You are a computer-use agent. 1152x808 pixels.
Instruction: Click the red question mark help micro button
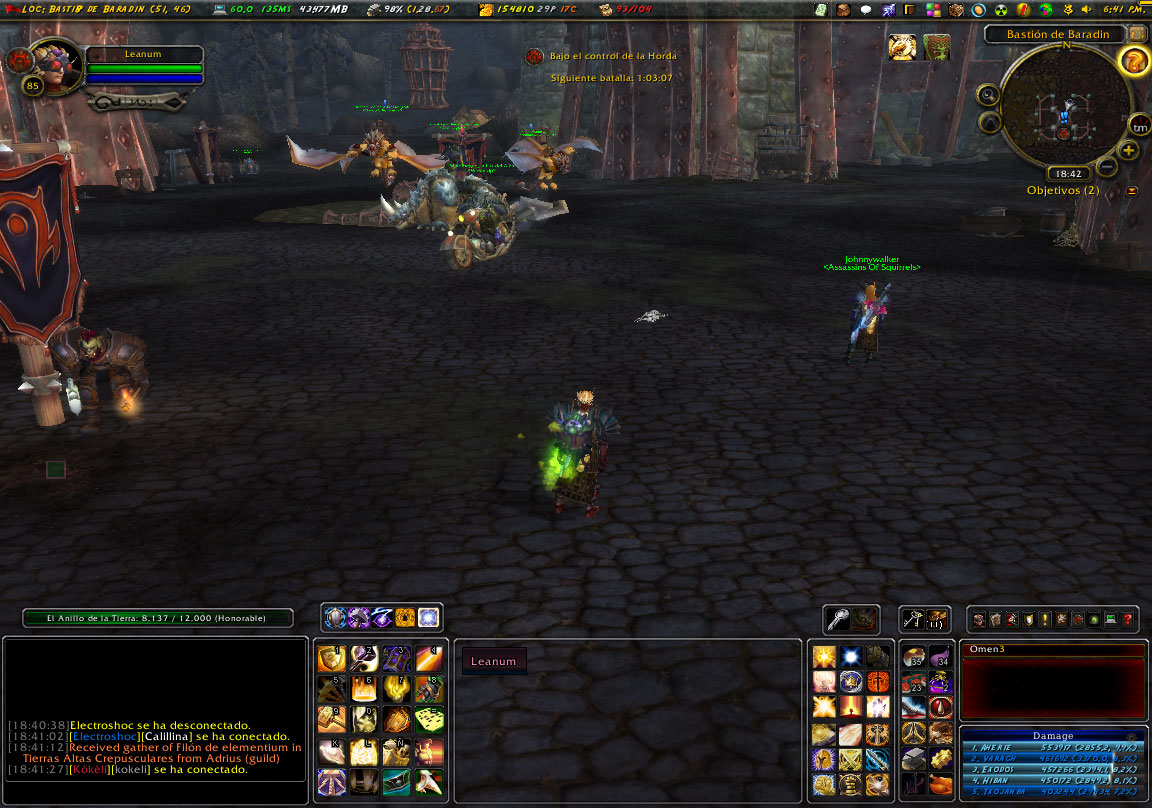click(x=1128, y=620)
